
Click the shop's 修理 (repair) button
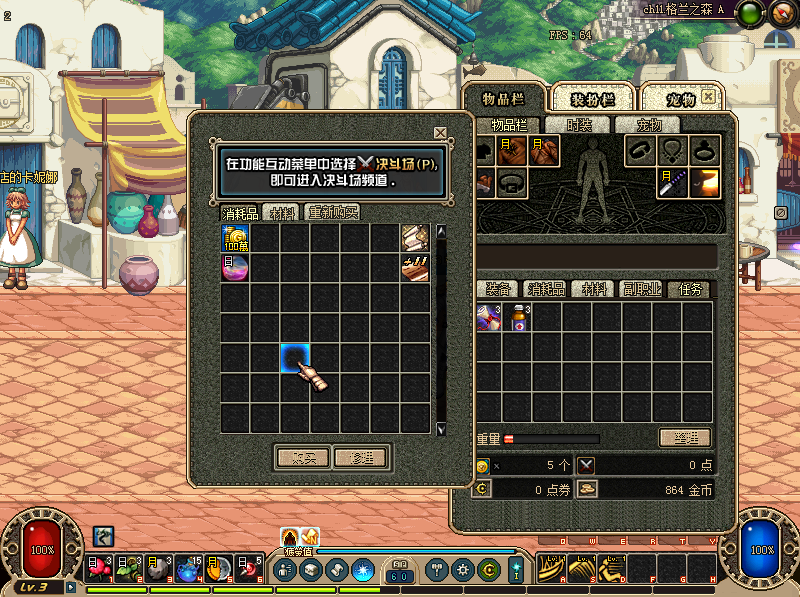(x=360, y=457)
